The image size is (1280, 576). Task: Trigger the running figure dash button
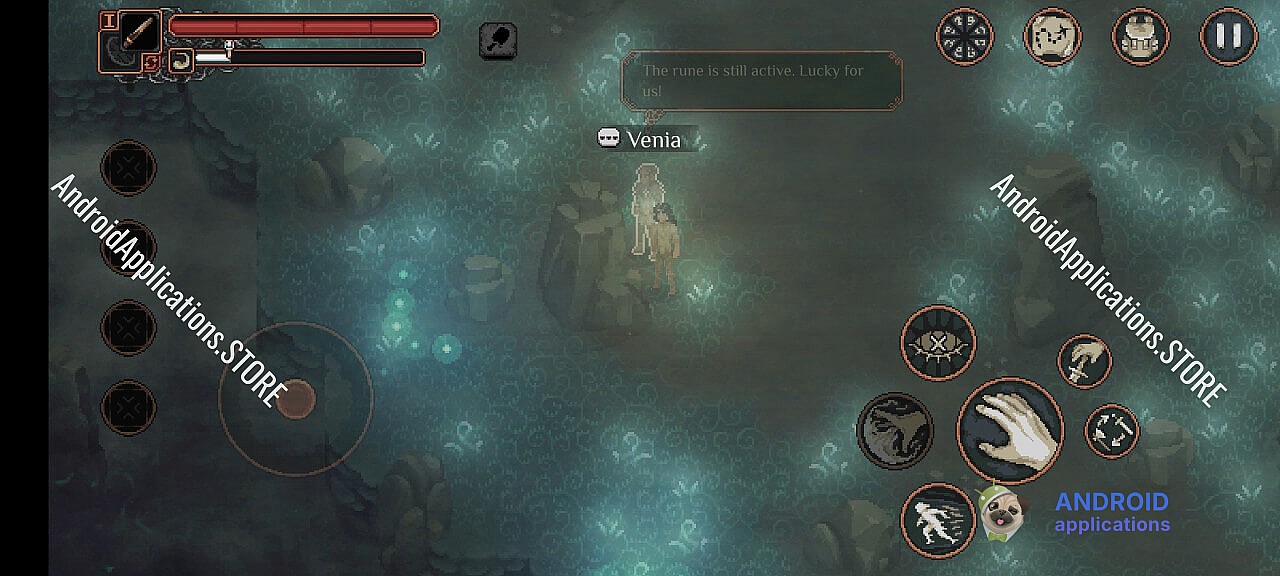click(938, 520)
